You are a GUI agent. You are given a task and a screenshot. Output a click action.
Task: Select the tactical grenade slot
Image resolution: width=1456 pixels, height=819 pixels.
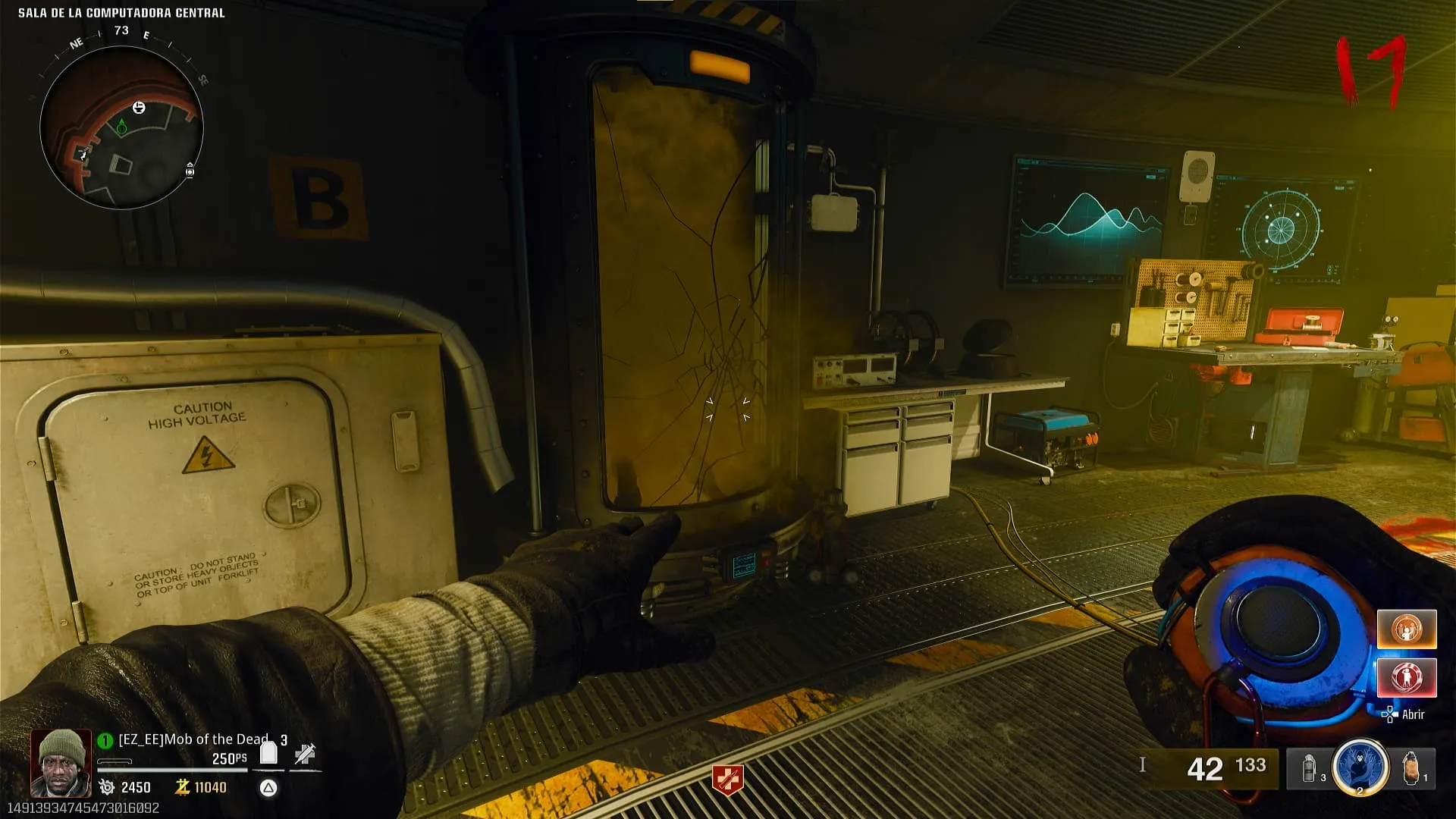[x=1310, y=768]
